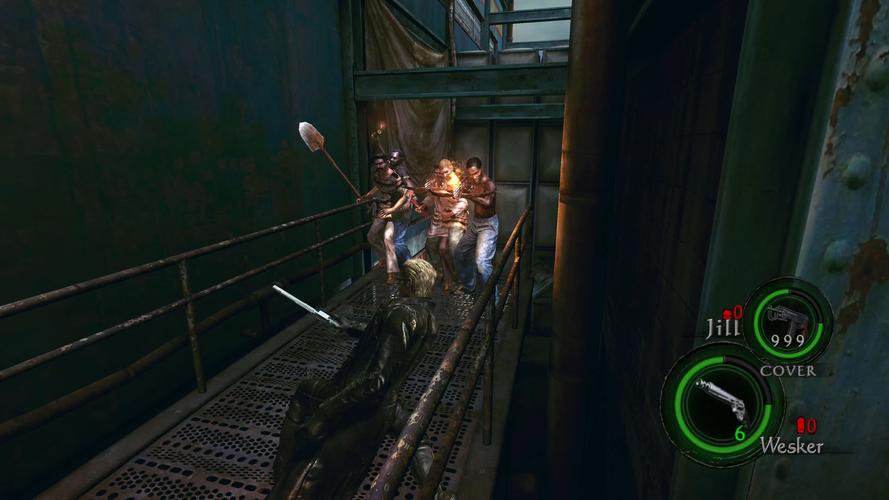Select Jill's submachine gun weapon icon
889x500 pixels.
[x=786, y=318]
